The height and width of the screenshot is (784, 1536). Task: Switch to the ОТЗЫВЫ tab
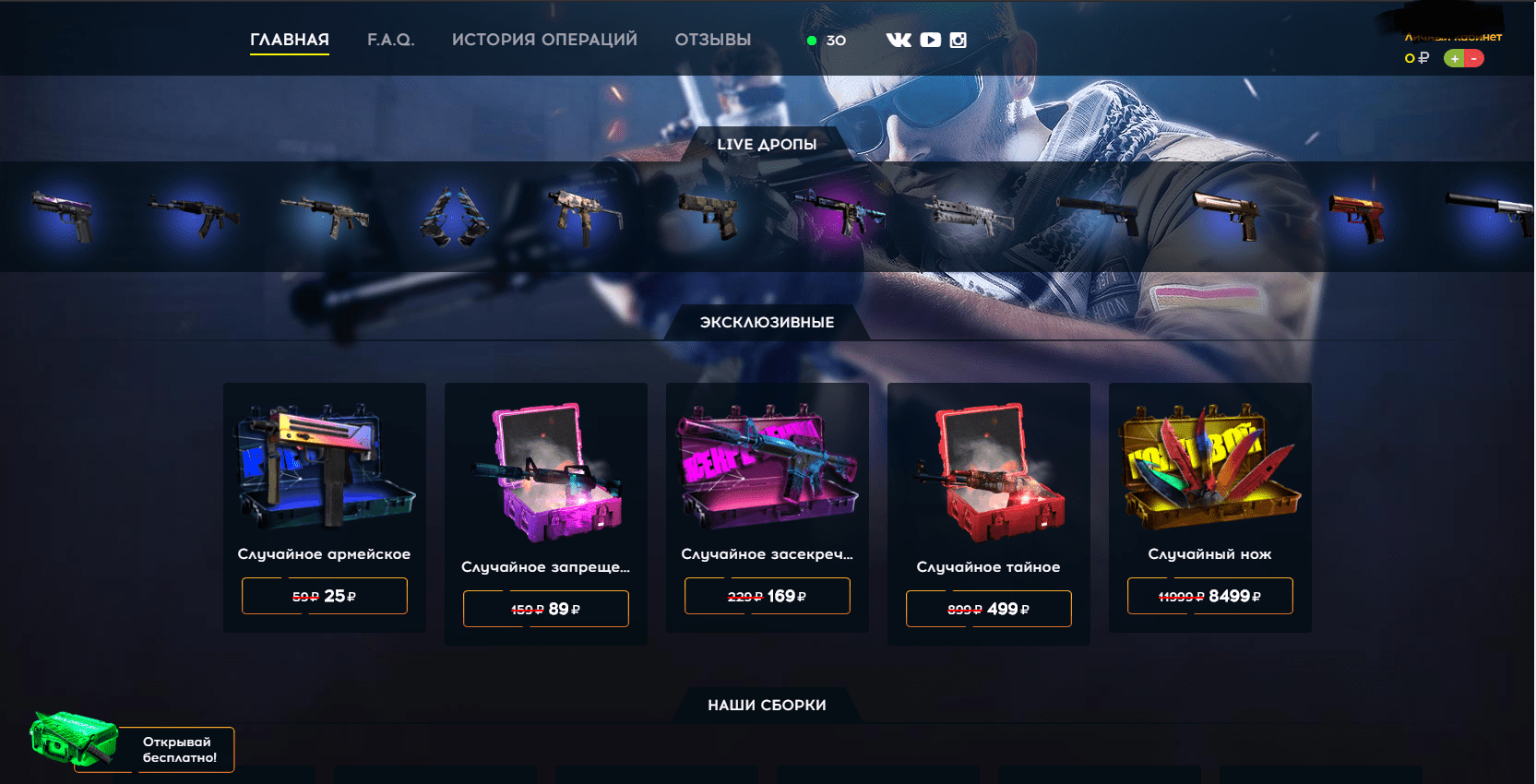712,40
